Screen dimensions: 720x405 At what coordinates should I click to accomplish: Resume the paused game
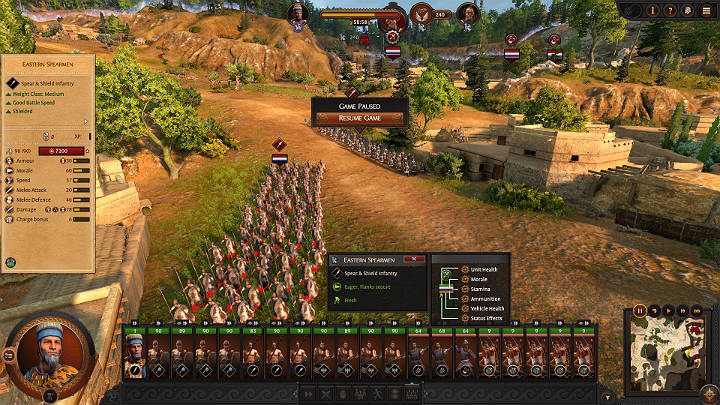(359, 118)
